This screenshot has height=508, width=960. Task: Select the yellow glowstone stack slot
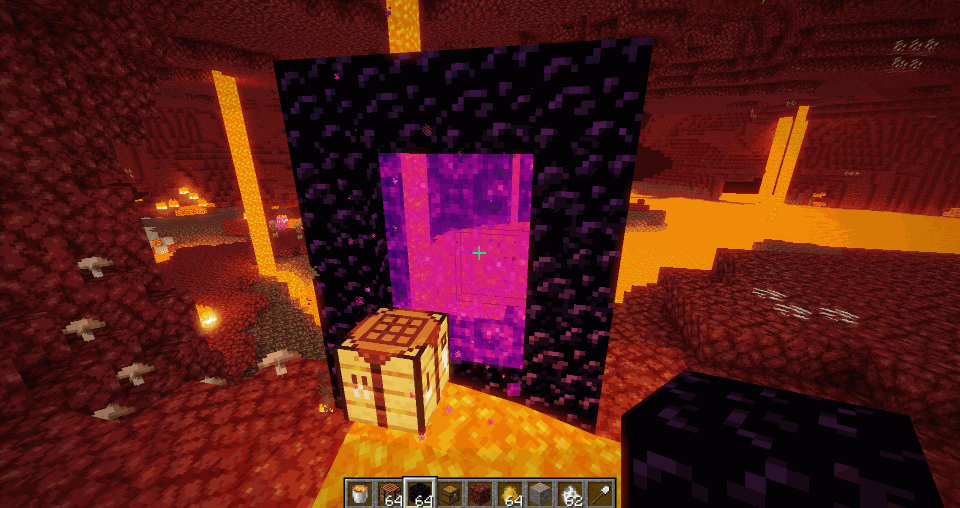point(511,492)
